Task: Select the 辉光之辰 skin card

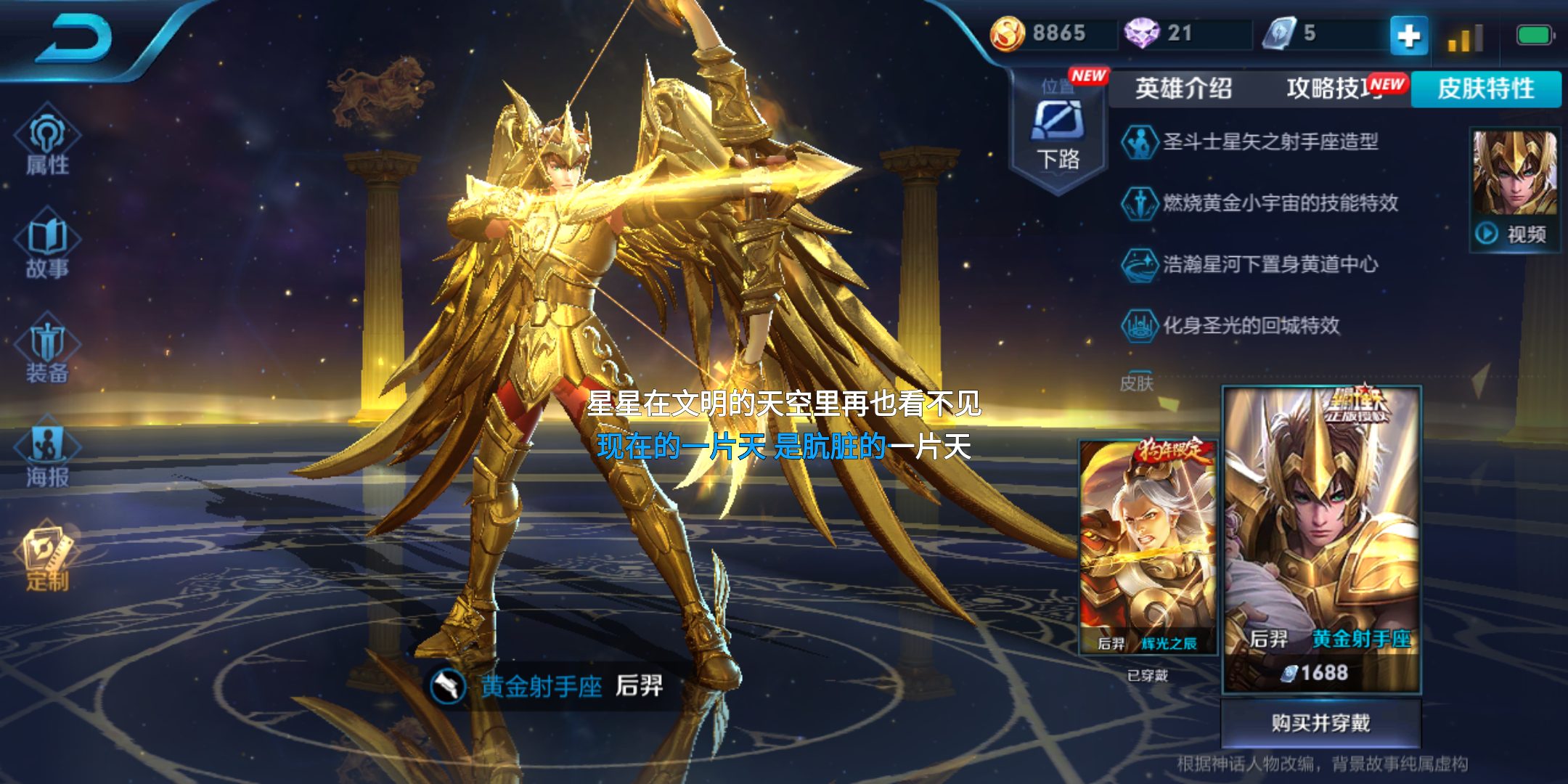Action: click(x=1147, y=548)
